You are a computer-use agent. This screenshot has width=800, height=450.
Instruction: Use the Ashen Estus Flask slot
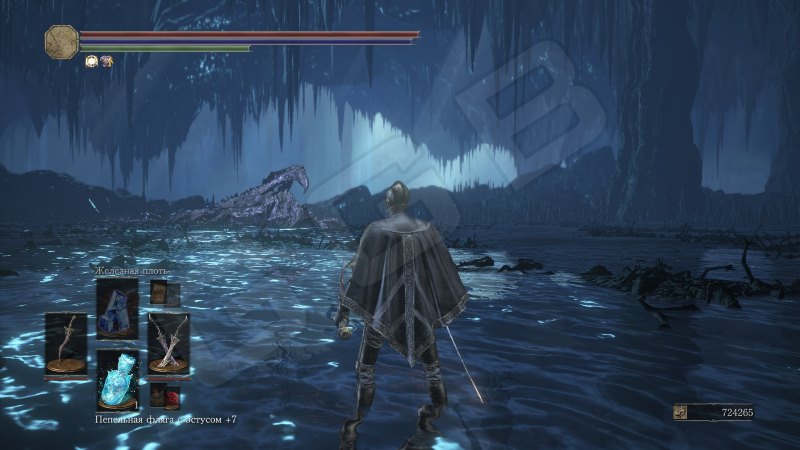[117, 381]
